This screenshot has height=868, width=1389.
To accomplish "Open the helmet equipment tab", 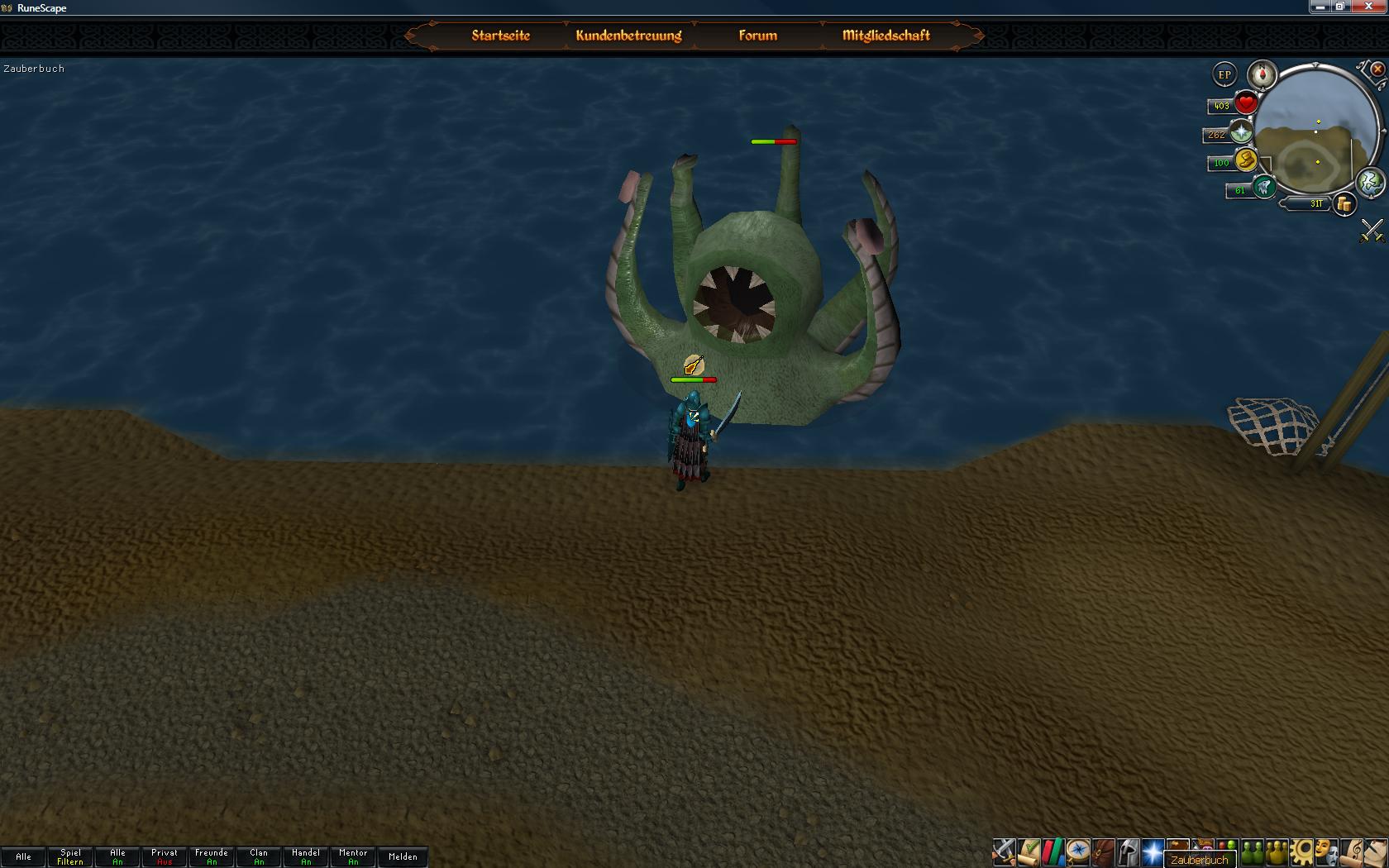I will [x=1128, y=851].
